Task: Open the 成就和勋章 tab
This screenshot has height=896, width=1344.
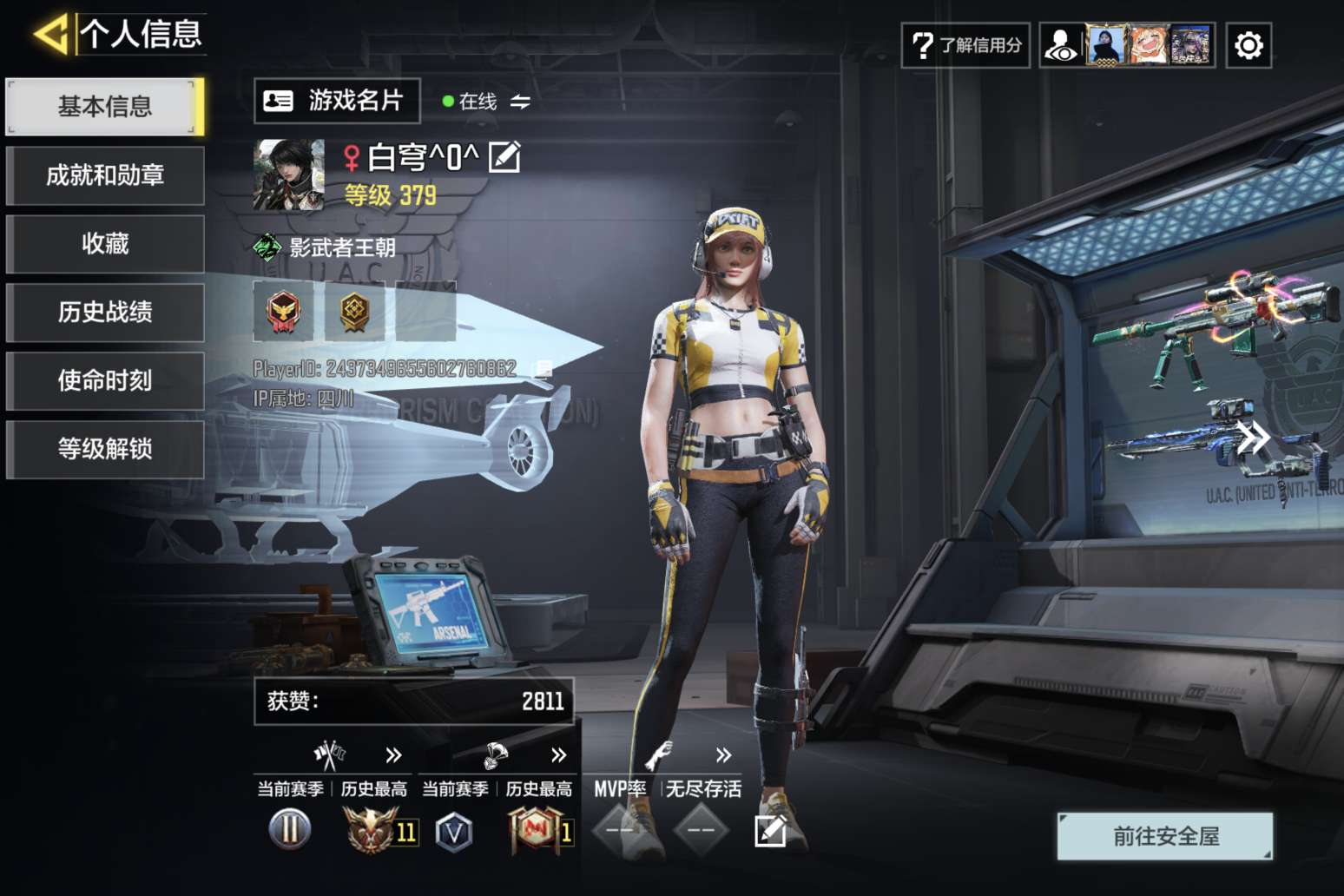Action: click(104, 175)
